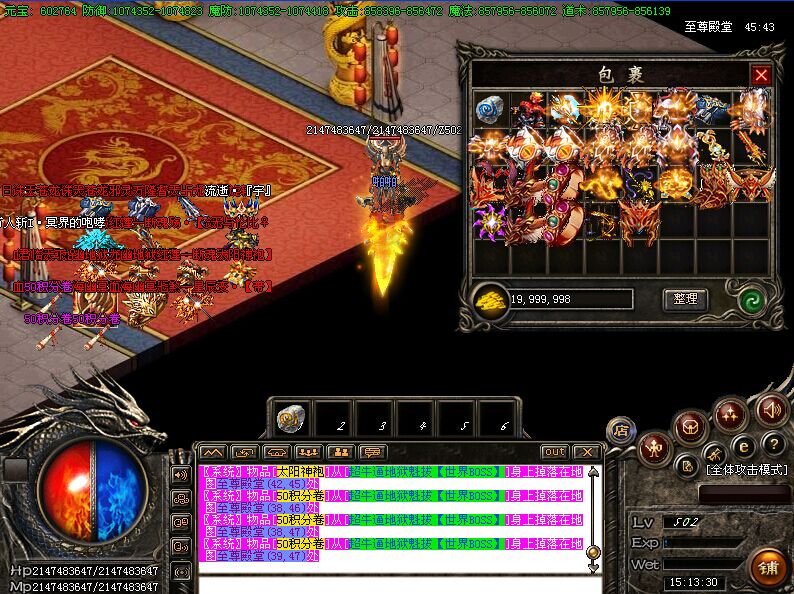
Task: Open the round 铺 stall button
Action: 768,567
